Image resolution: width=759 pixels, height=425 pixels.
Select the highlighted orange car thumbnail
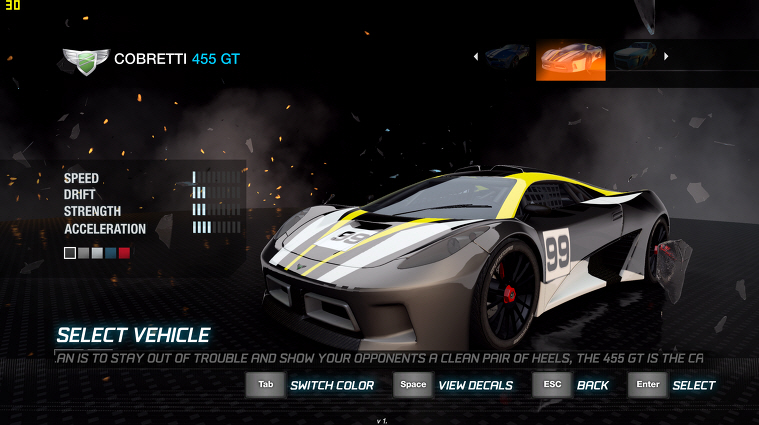[571, 60]
